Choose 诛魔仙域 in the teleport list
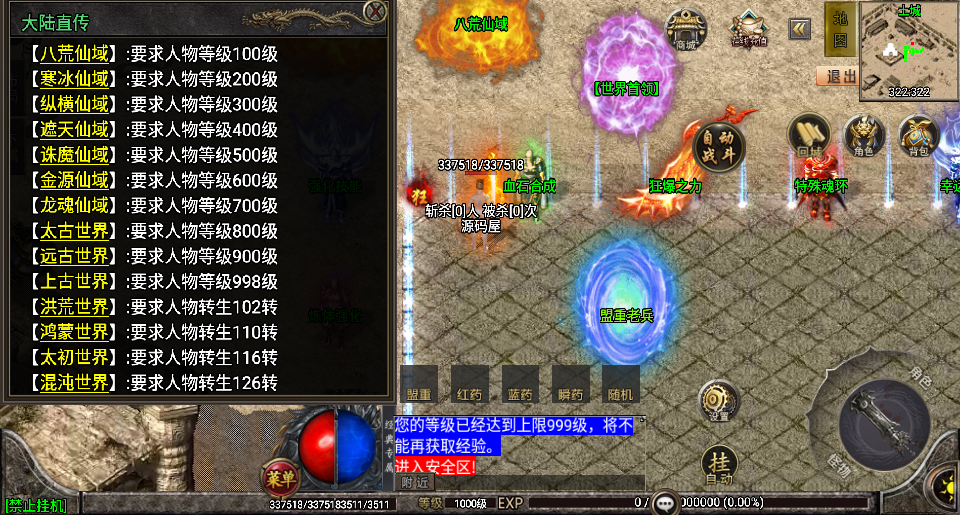Image resolution: width=960 pixels, height=515 pixels. coord(75,155)
